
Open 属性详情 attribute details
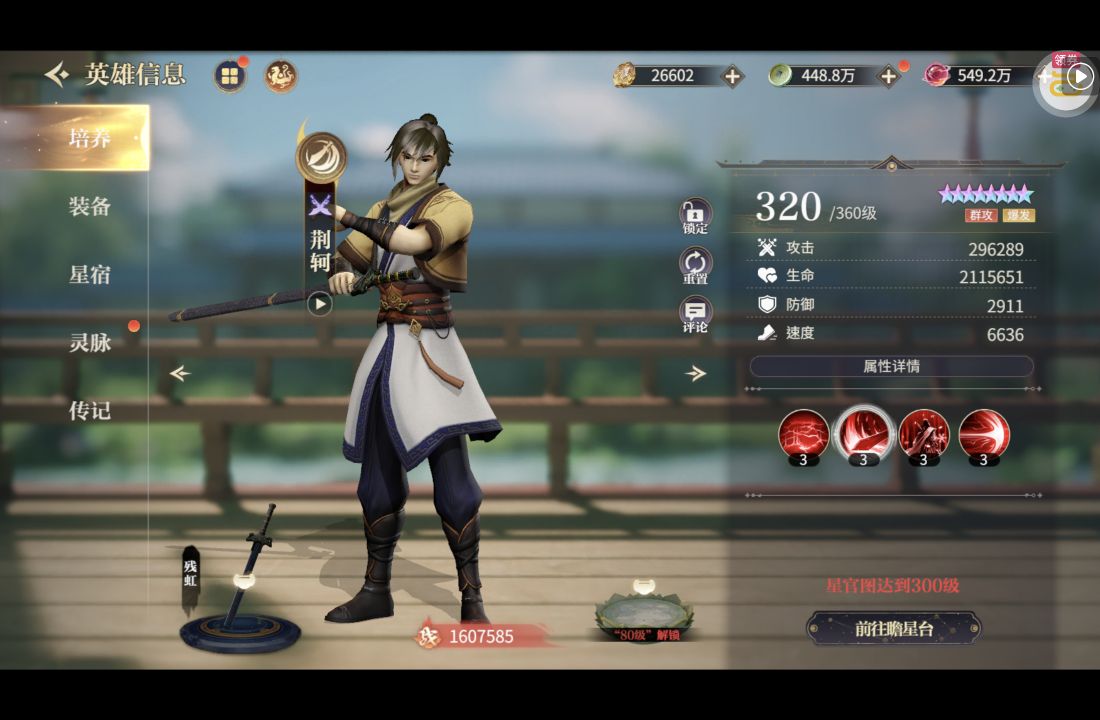tap(891, 366)
